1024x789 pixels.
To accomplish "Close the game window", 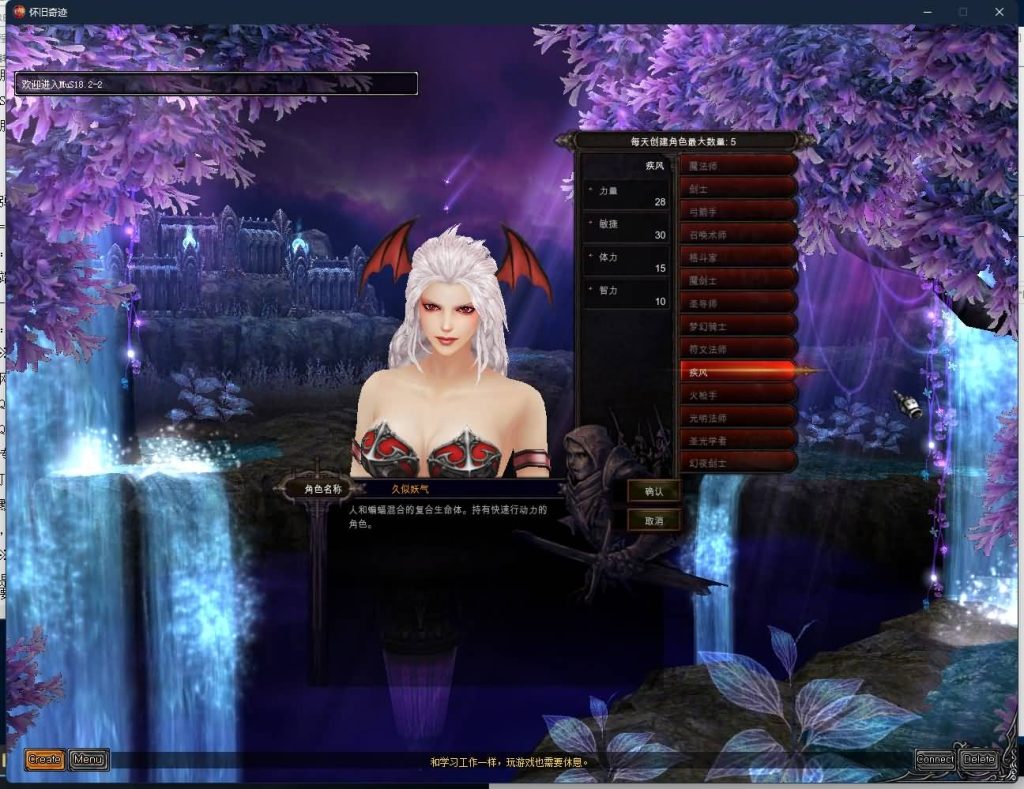I will (x=999, y=12).
